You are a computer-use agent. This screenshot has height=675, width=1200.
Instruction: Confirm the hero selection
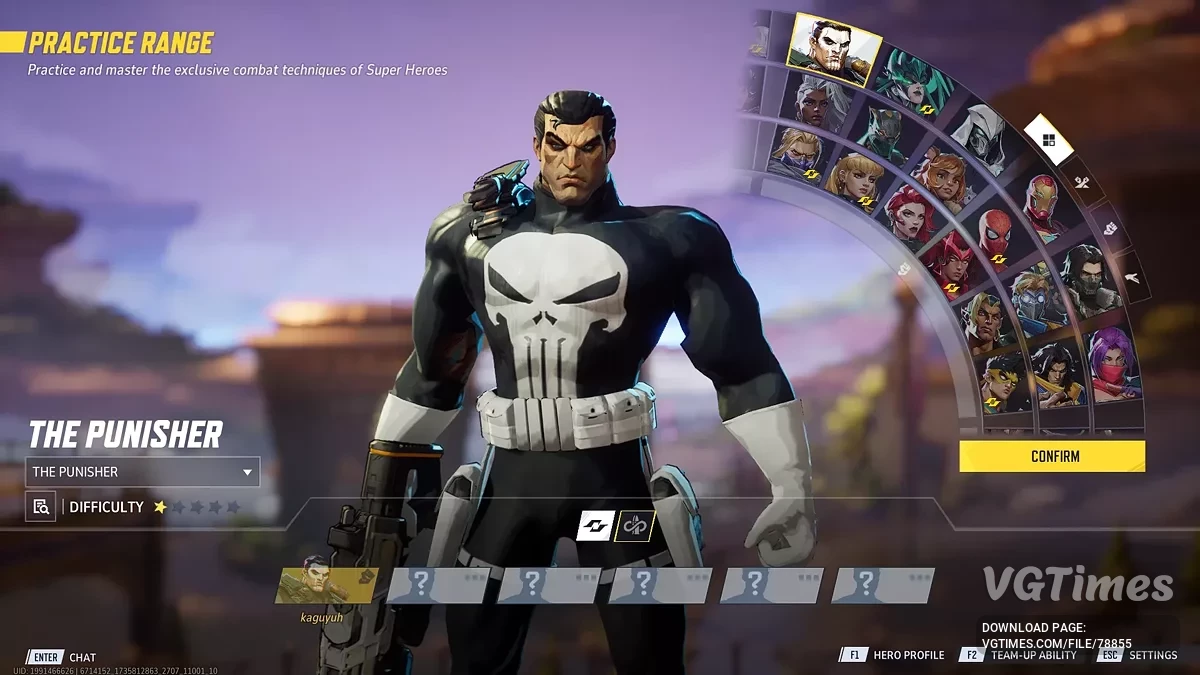[x=1052, y=456]
